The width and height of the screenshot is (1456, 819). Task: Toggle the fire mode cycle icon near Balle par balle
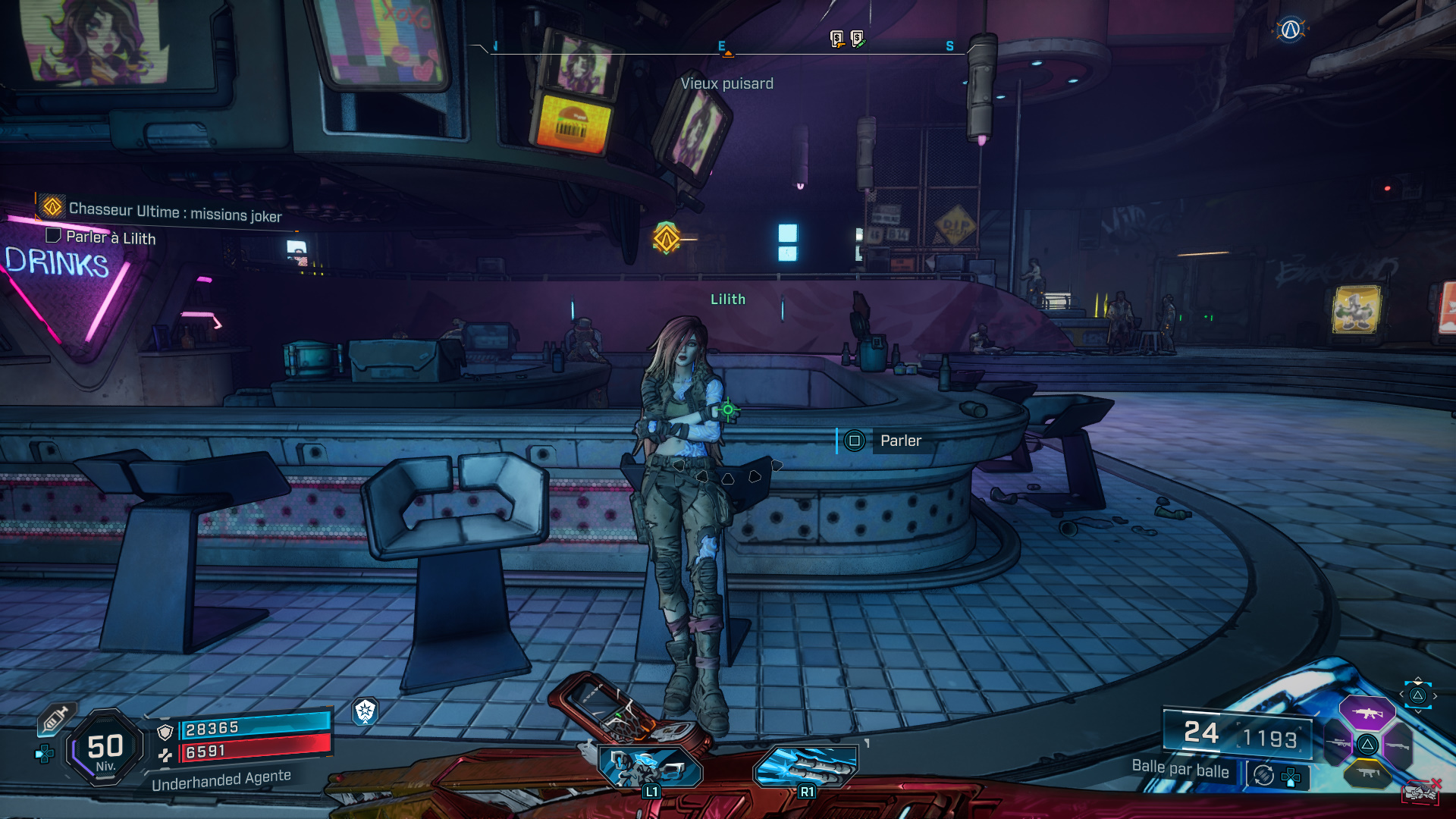tap(1263, 775)
